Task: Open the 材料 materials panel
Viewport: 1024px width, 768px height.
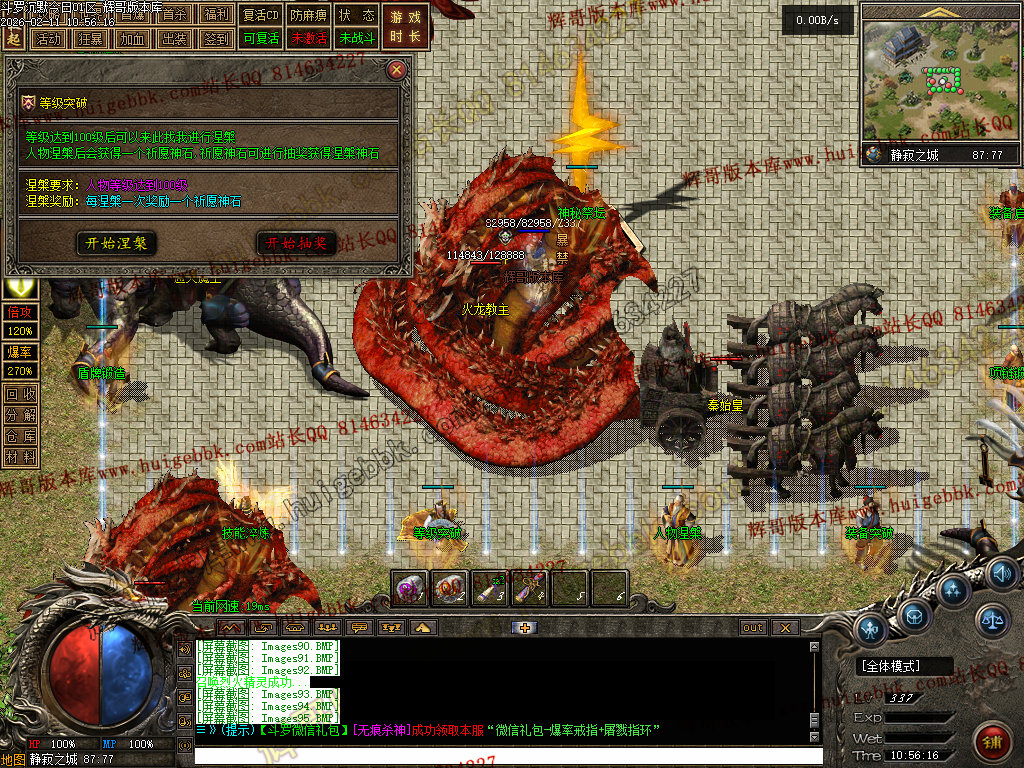Action: point(20,456)
